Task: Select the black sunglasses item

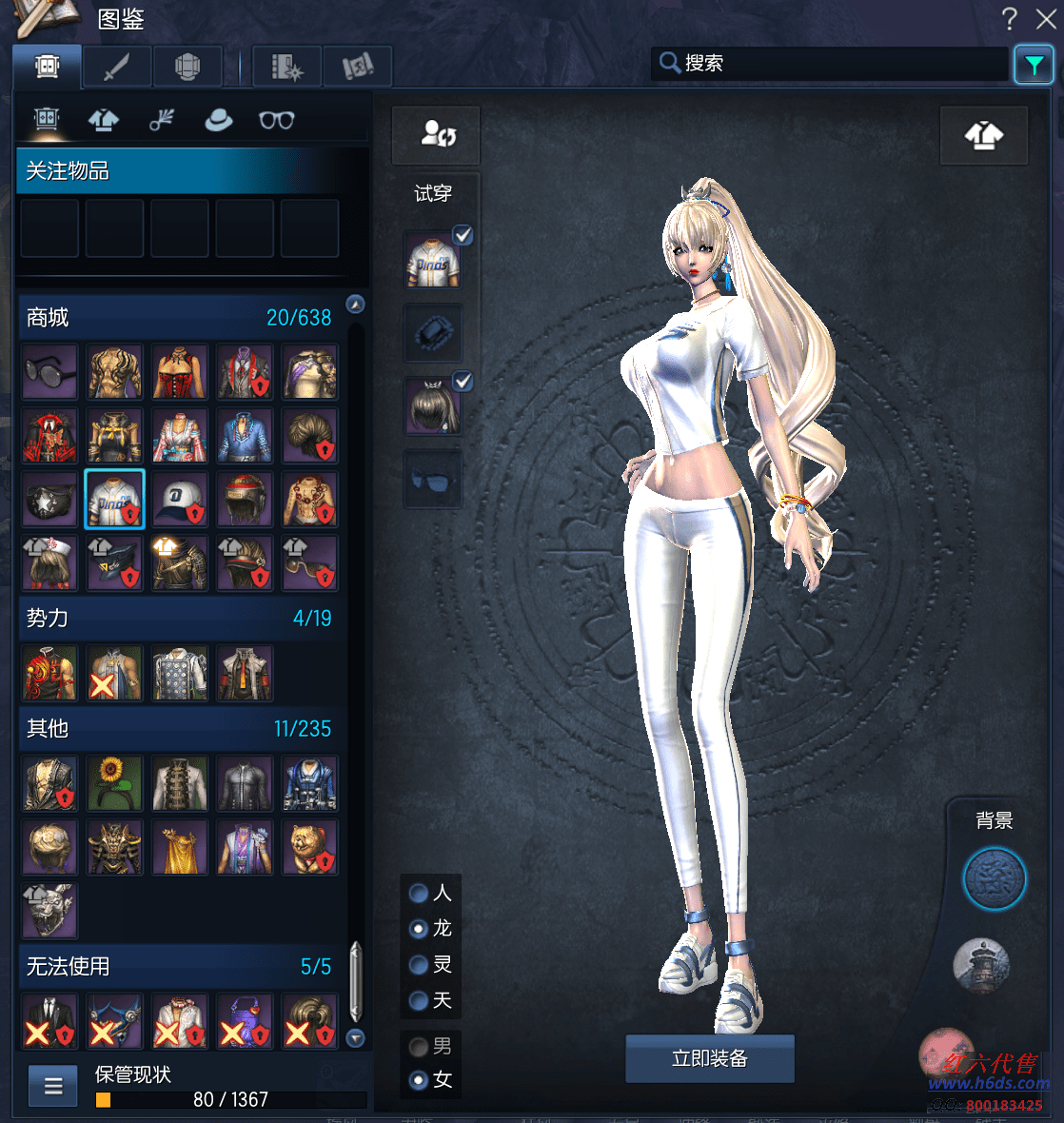Action: (x=49, y=371)
